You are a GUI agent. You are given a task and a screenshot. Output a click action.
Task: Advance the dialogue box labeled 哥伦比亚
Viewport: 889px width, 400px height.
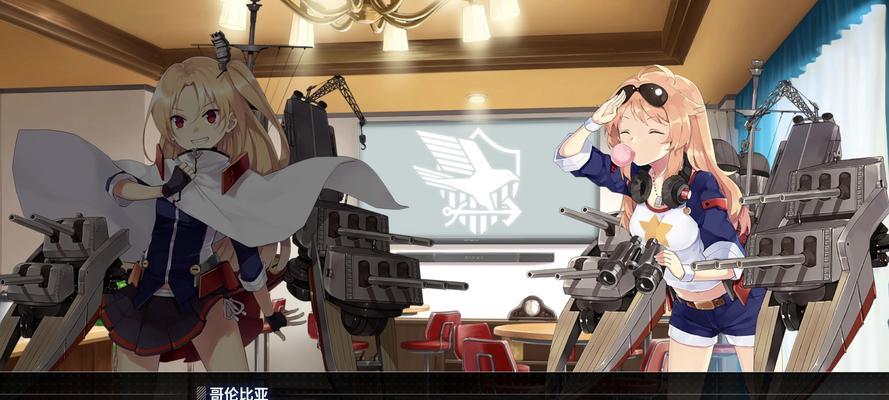click(x=444, y=388)
